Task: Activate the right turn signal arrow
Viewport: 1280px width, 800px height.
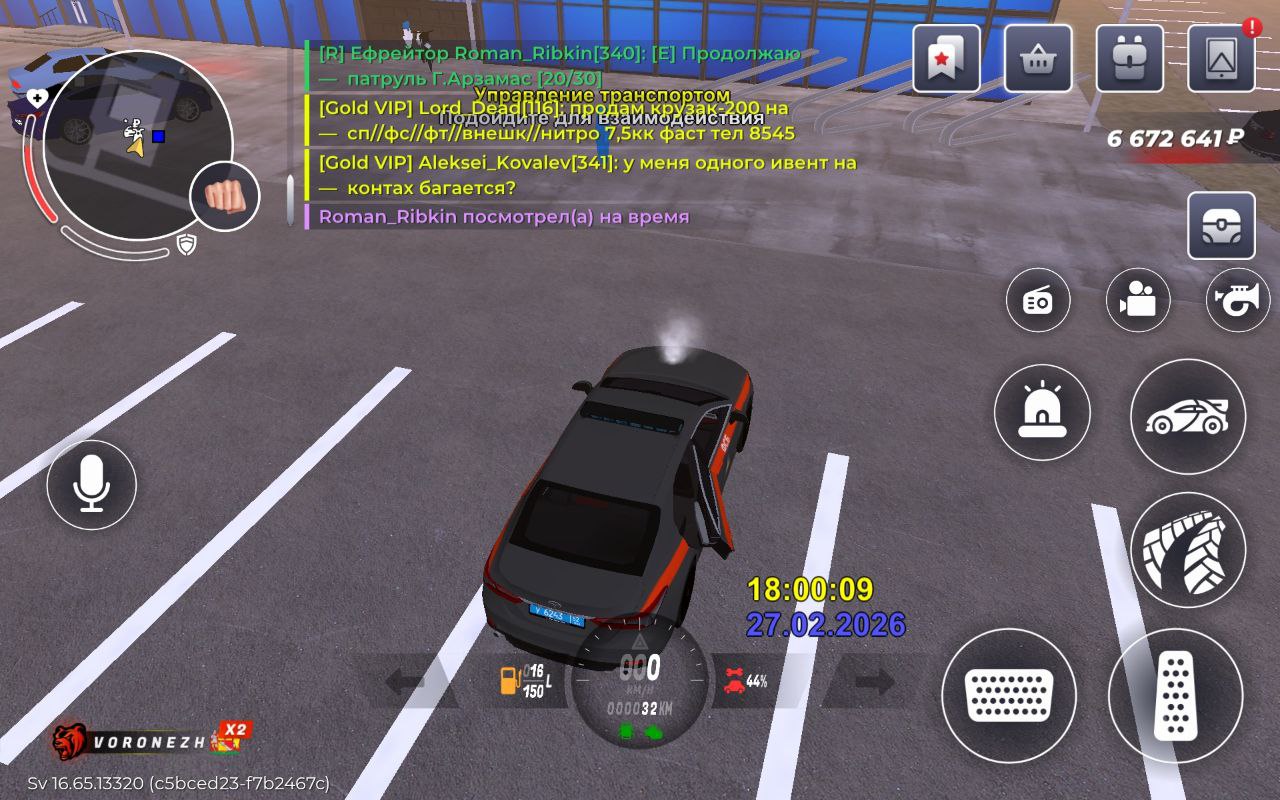Action: pos(874,682)
